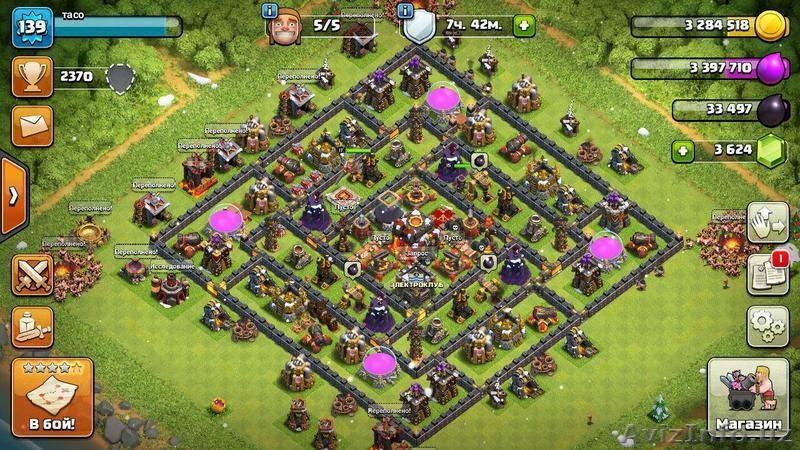View the level 139 player profile badge

pos(30,26)
